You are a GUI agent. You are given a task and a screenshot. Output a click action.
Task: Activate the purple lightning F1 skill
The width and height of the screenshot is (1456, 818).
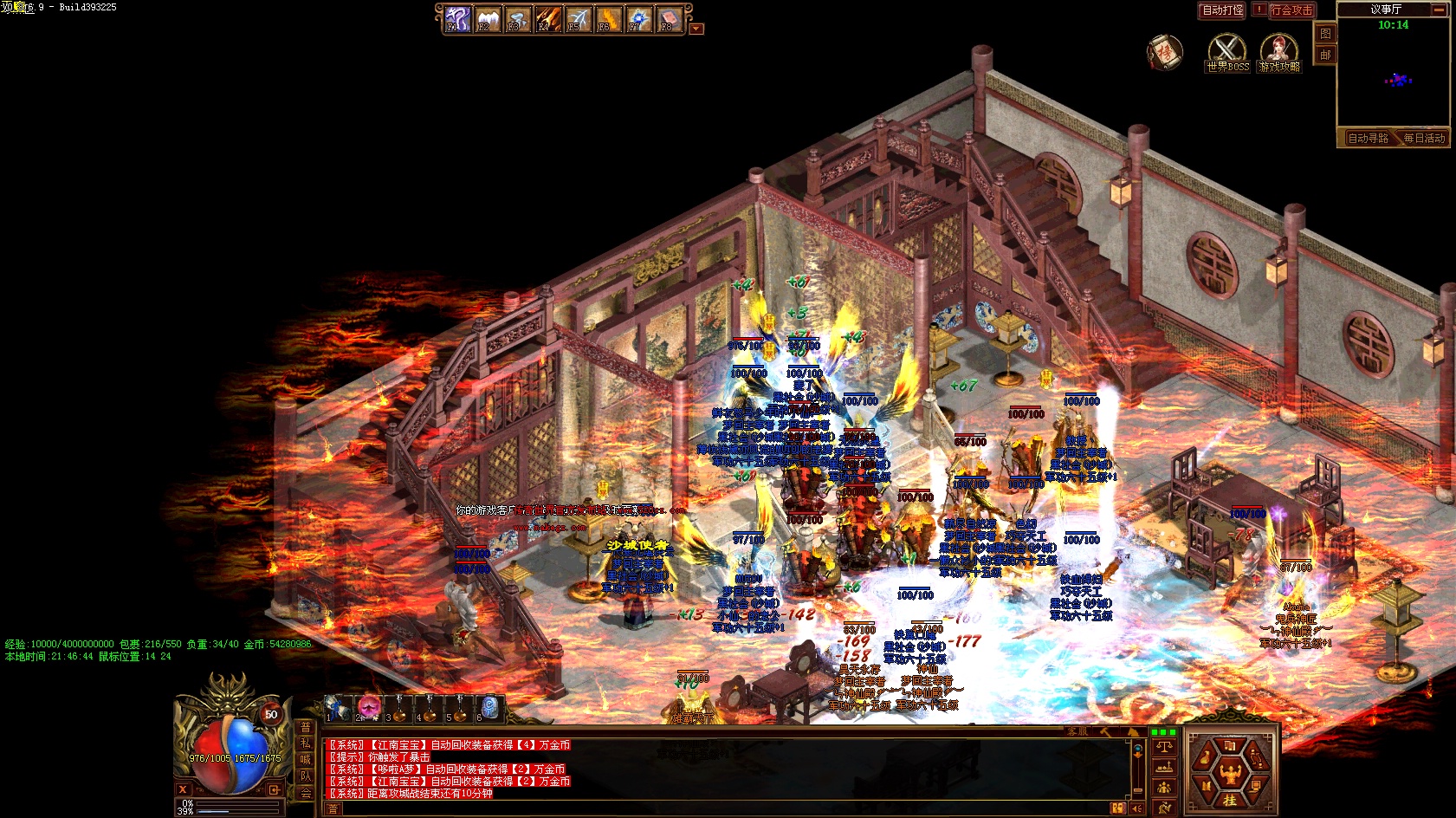[x=456, y=18]
